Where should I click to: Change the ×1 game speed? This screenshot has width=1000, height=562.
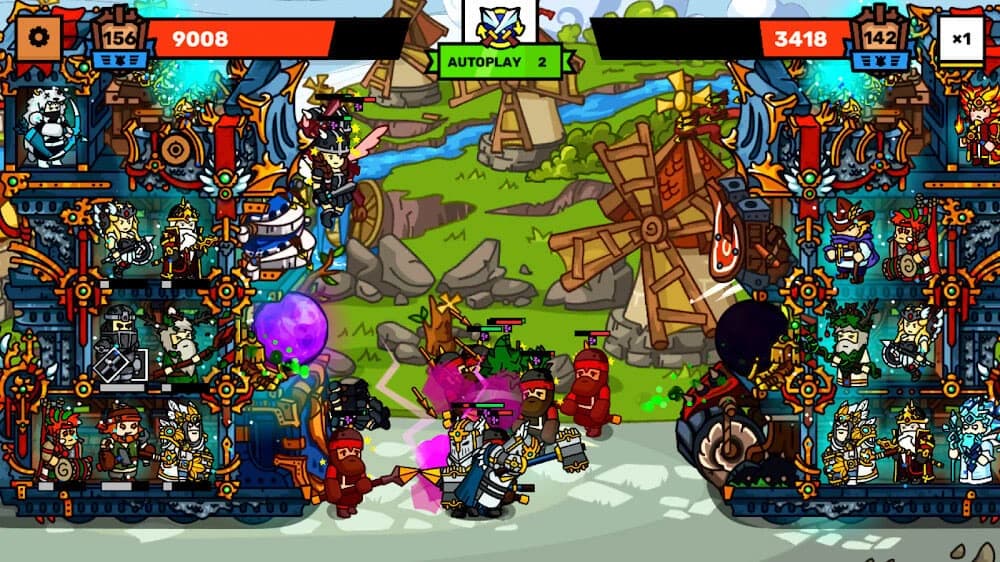coord(961,40)
